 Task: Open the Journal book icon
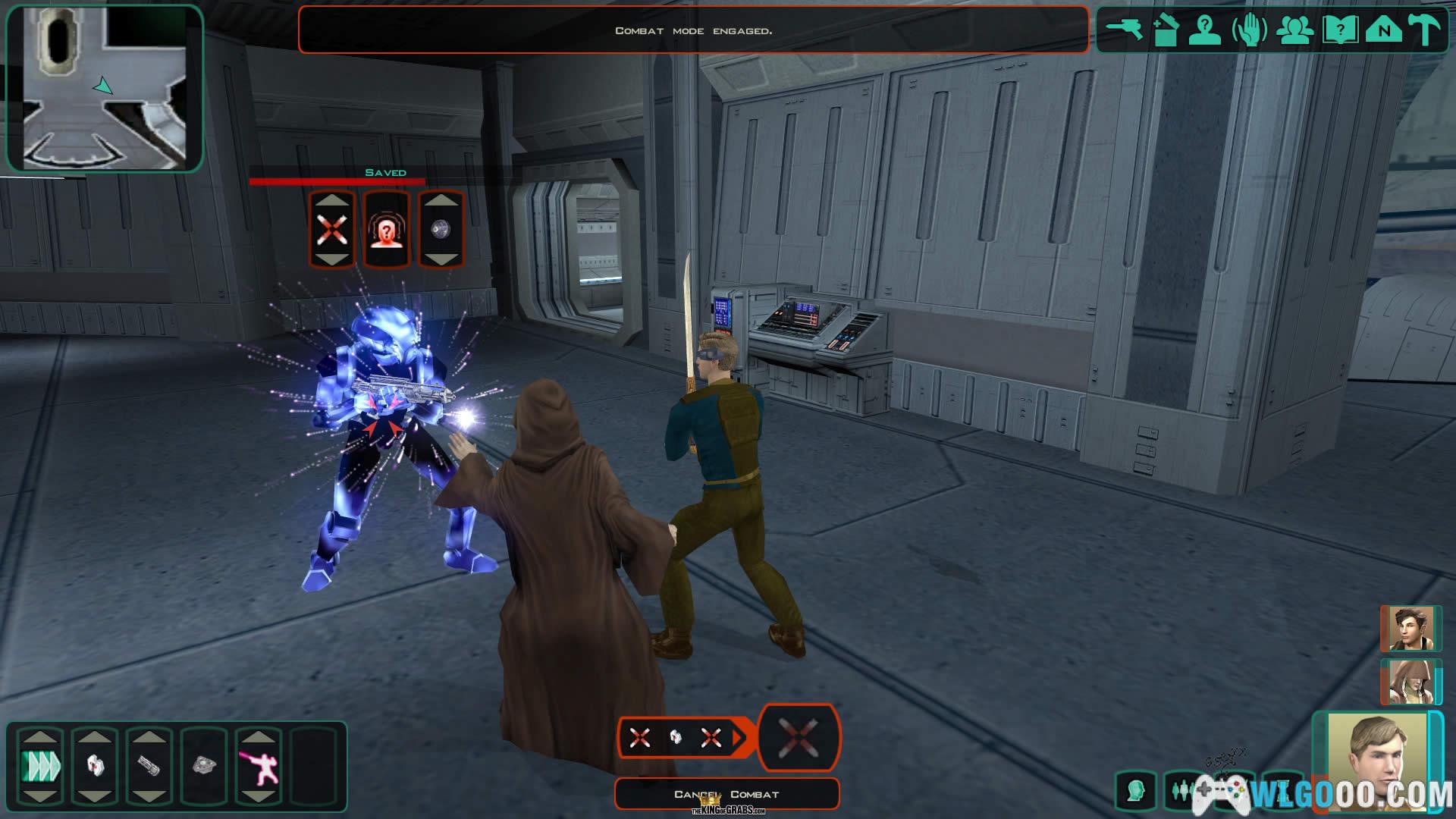(x=1340, y=30)
